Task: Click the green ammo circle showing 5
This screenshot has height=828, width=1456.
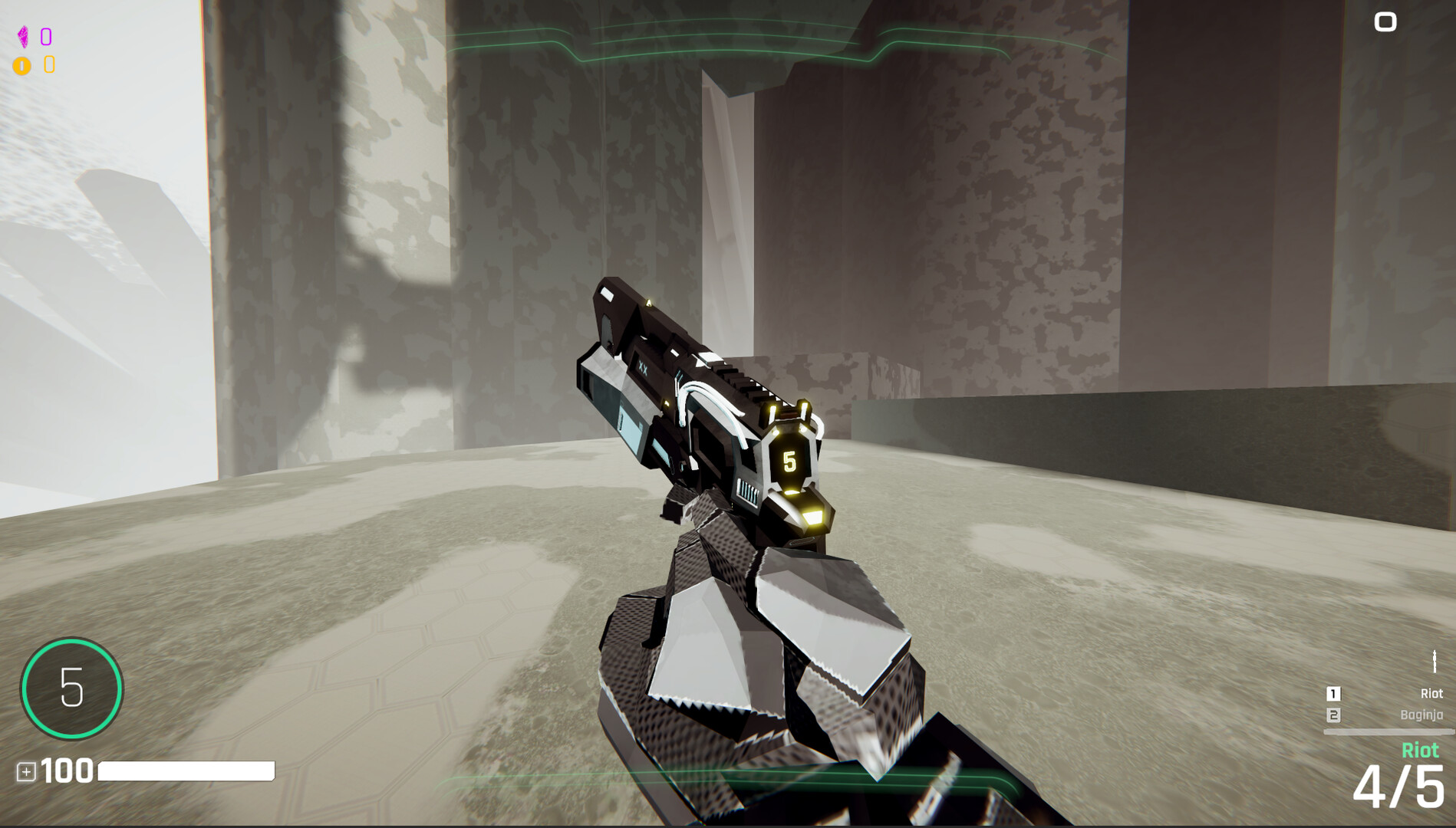Action: [71, 688]
